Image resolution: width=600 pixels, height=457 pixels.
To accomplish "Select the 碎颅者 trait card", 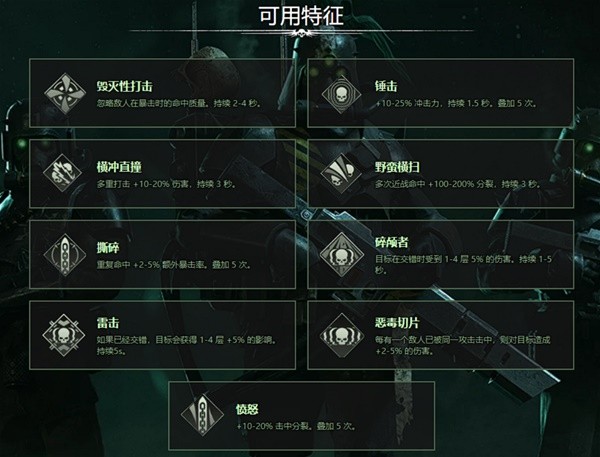I will point(439,255).
